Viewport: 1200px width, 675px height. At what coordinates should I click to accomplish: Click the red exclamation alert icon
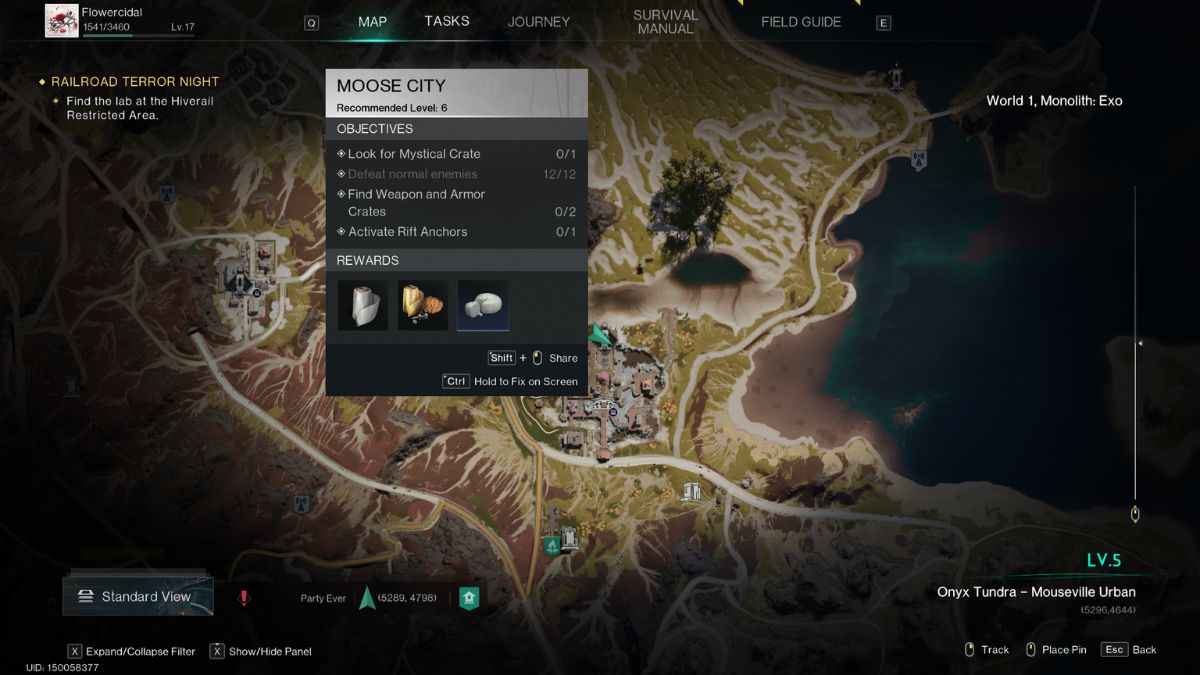[x=243, y=598]
